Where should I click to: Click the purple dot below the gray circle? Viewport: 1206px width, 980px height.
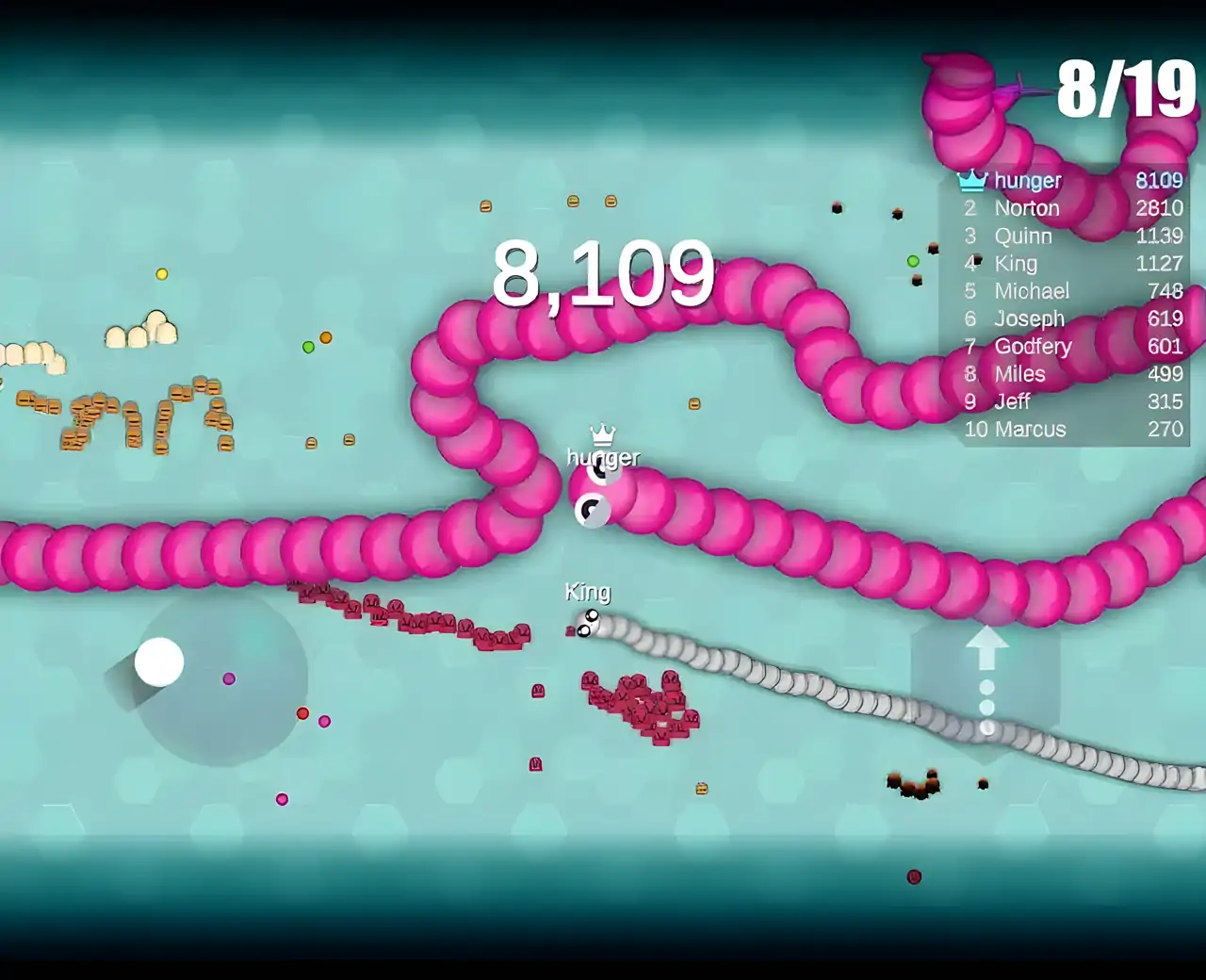tap(281, 798)
